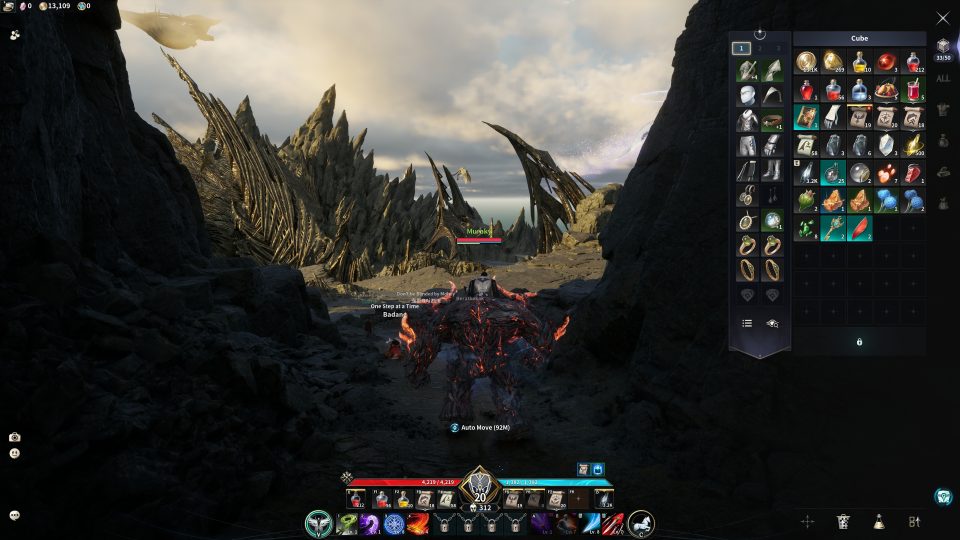Close the inventory panel with the X
Screen dimensions: 960x540
click(x=942, y=18)
